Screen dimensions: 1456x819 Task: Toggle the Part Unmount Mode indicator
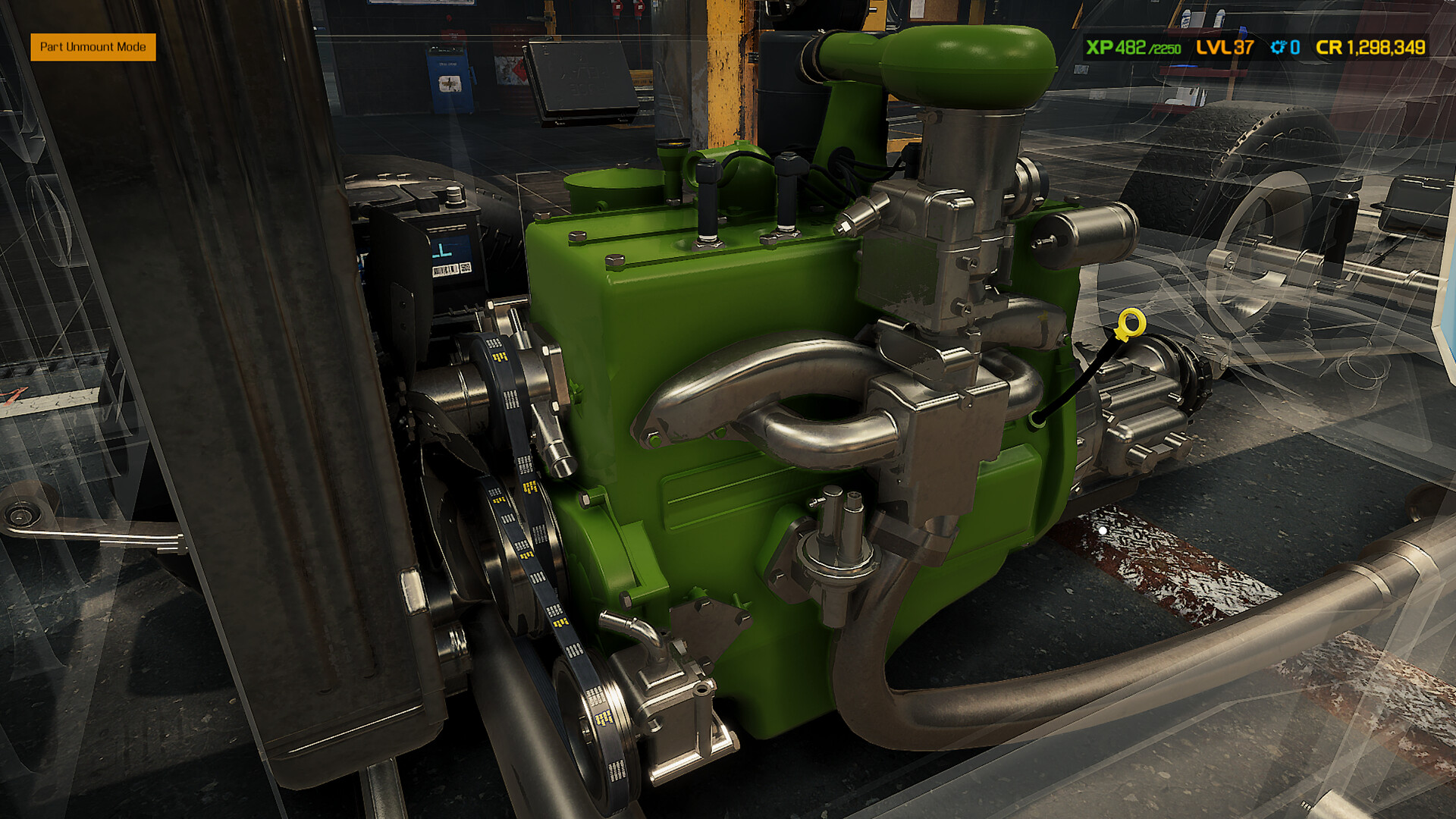93,48
